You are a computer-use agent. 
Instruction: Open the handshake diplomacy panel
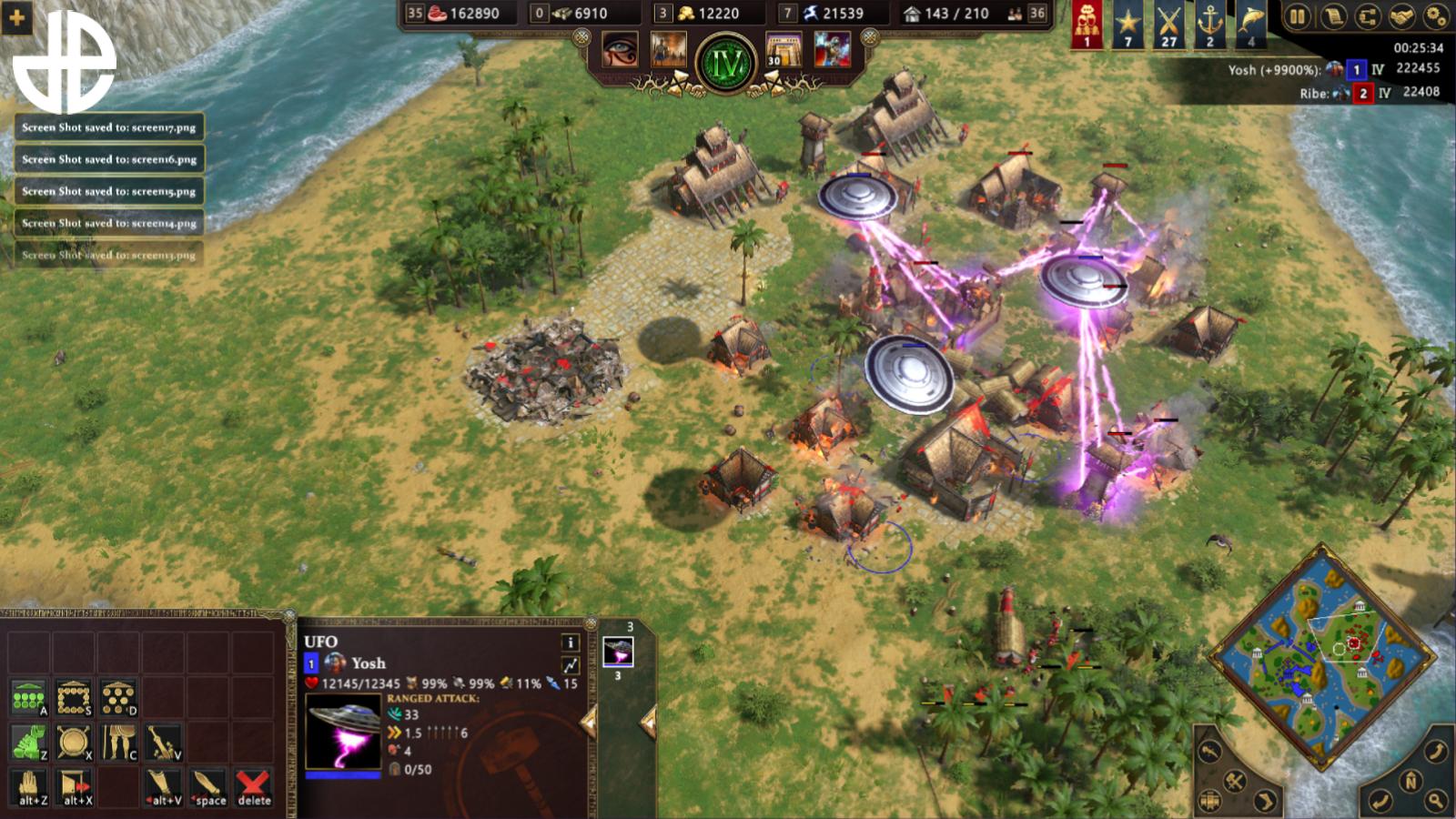[1401, 16]
